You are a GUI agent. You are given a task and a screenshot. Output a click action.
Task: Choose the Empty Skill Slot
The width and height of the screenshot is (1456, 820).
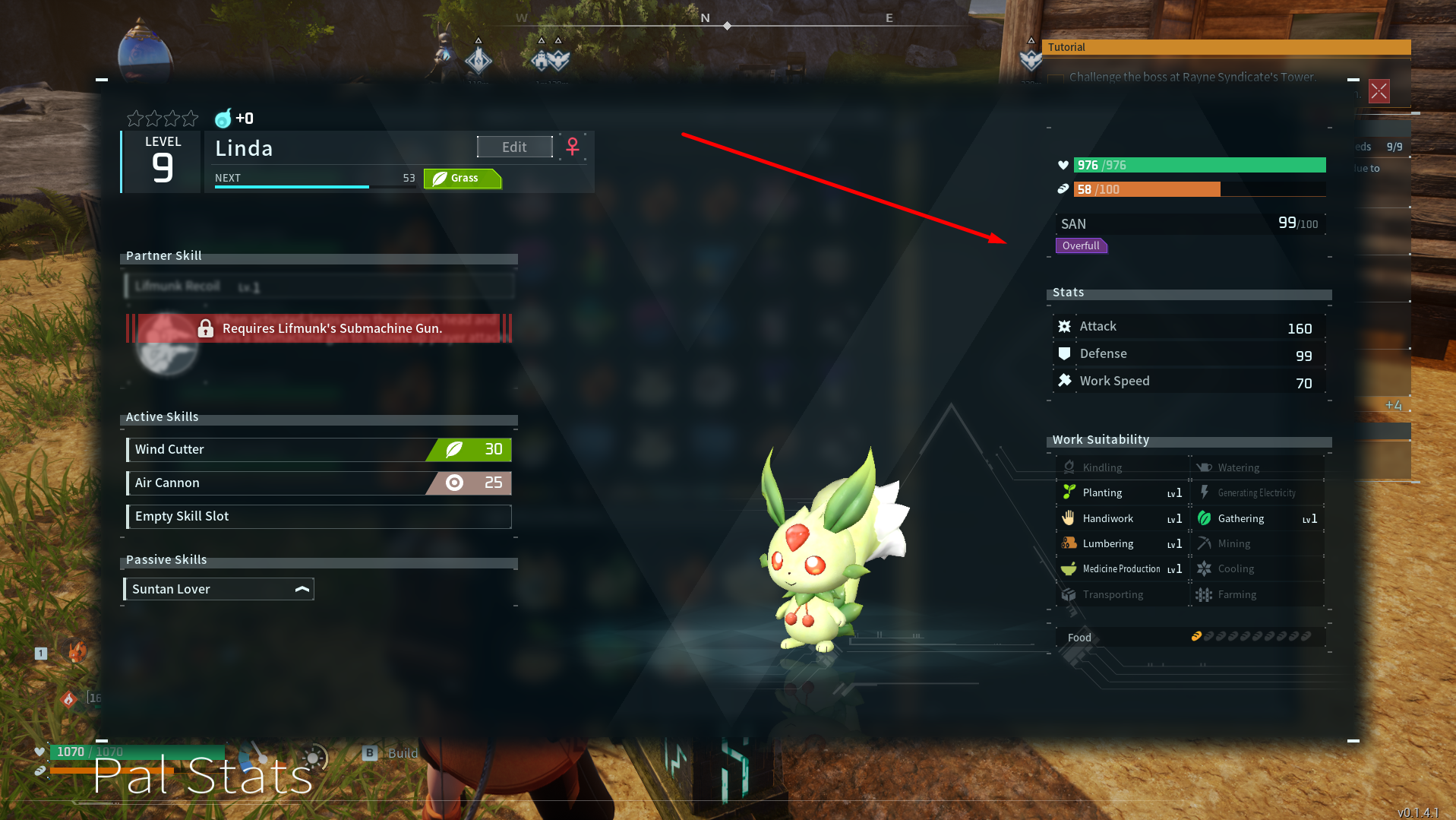tap(319, 516)
